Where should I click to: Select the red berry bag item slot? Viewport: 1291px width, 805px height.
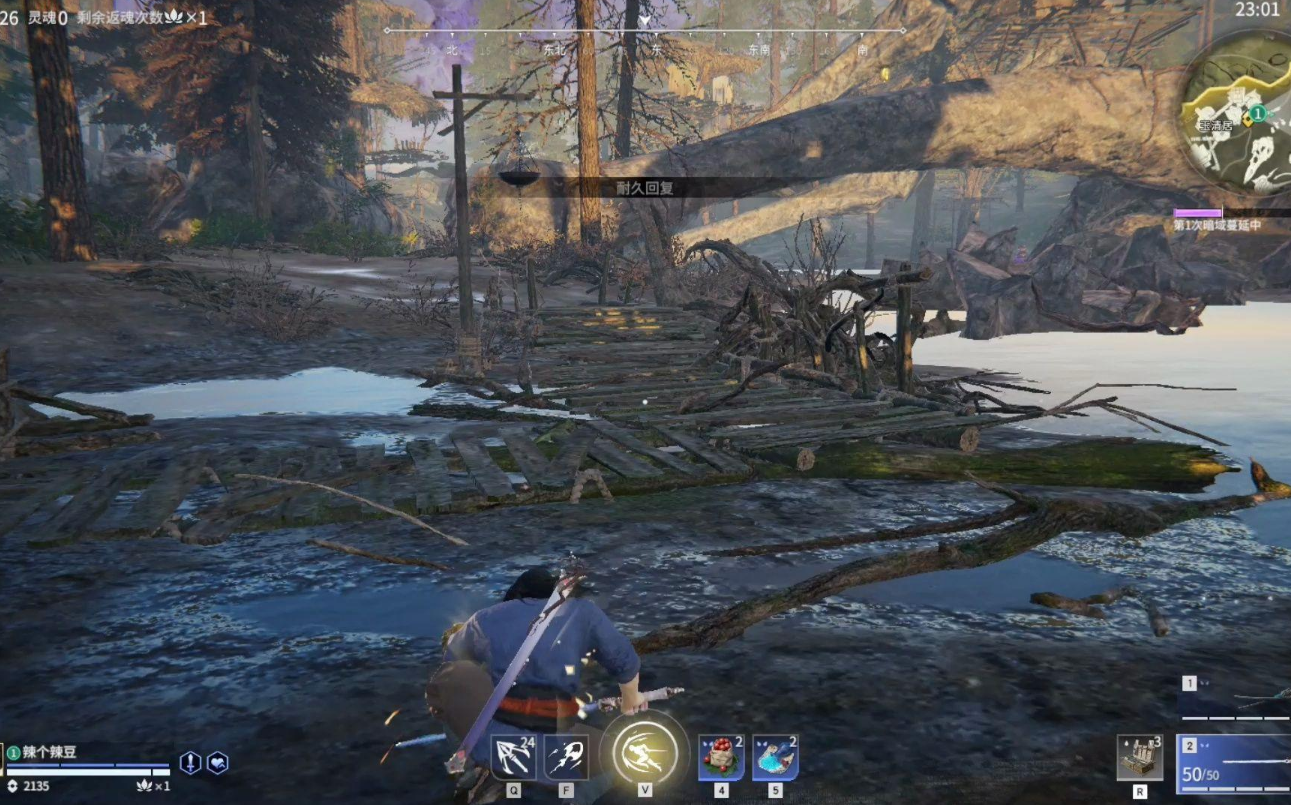pos(720,756)
